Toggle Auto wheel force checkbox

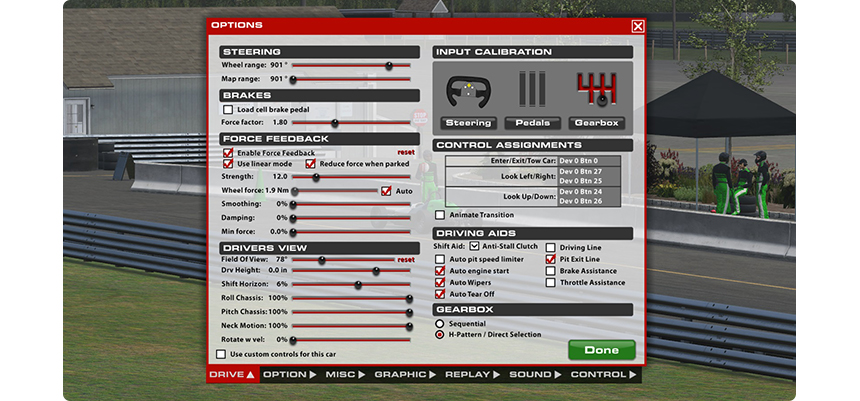(x=385, y=190)
